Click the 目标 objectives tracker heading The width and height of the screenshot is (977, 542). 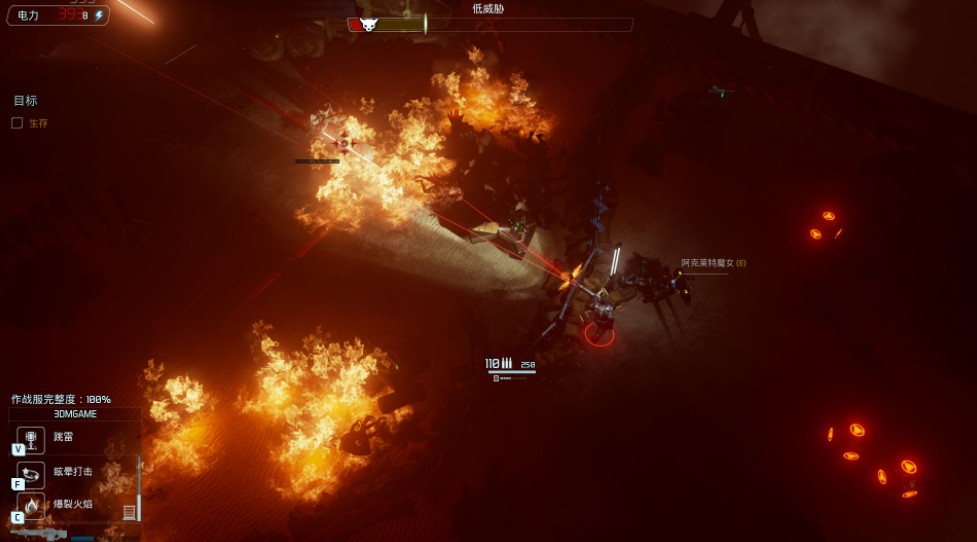[x=25, y=101]
